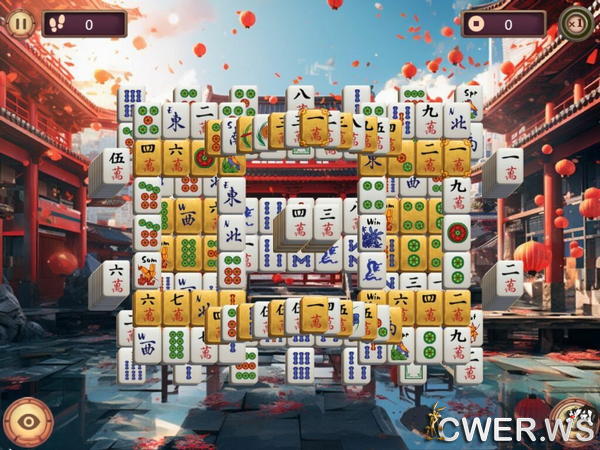Choose the white five-wan tile
Image resolution: width=600 pixels, height=450 pixels.
(x=116, y=165)
